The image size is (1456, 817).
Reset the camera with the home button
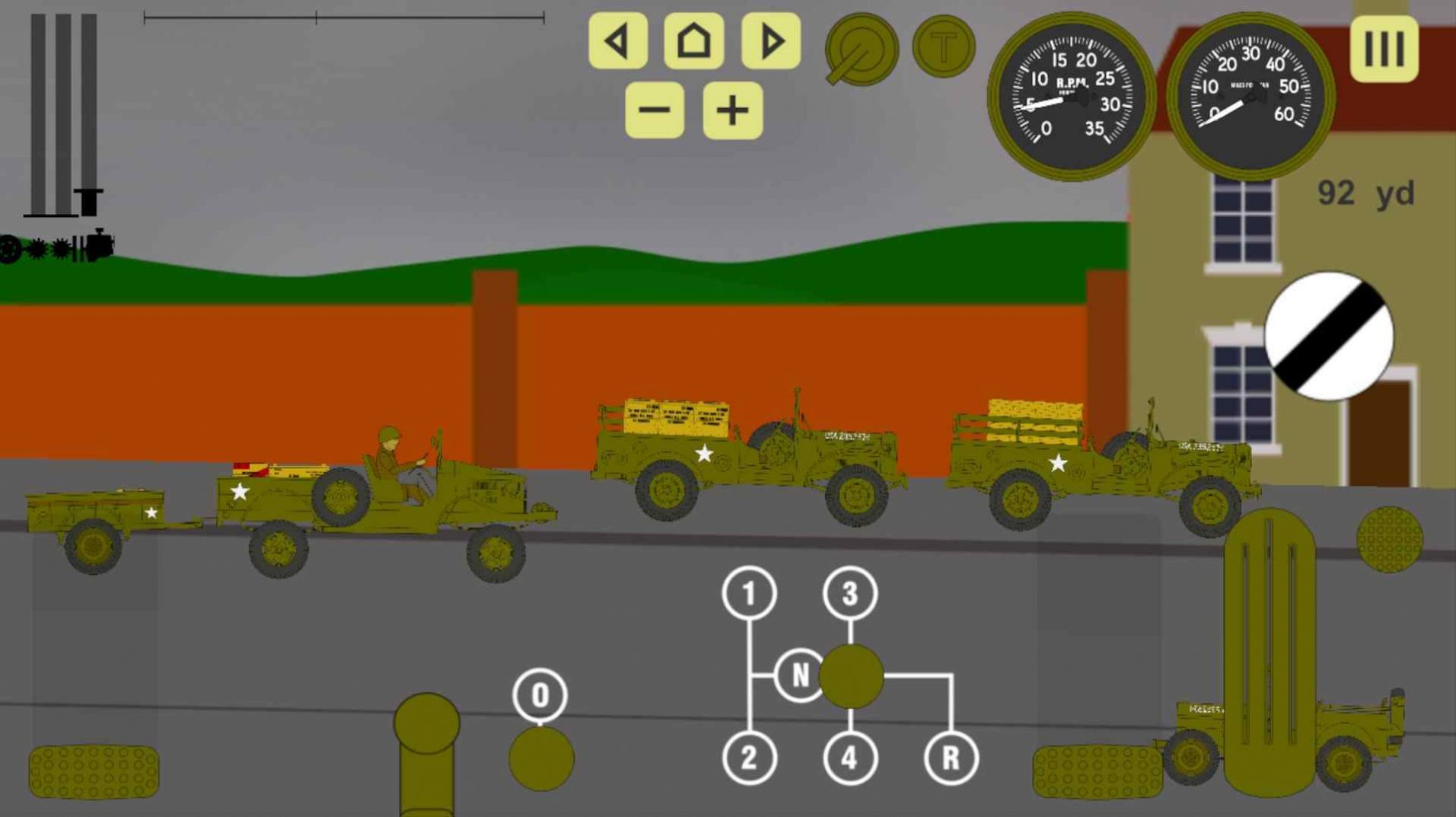point(693,41)
